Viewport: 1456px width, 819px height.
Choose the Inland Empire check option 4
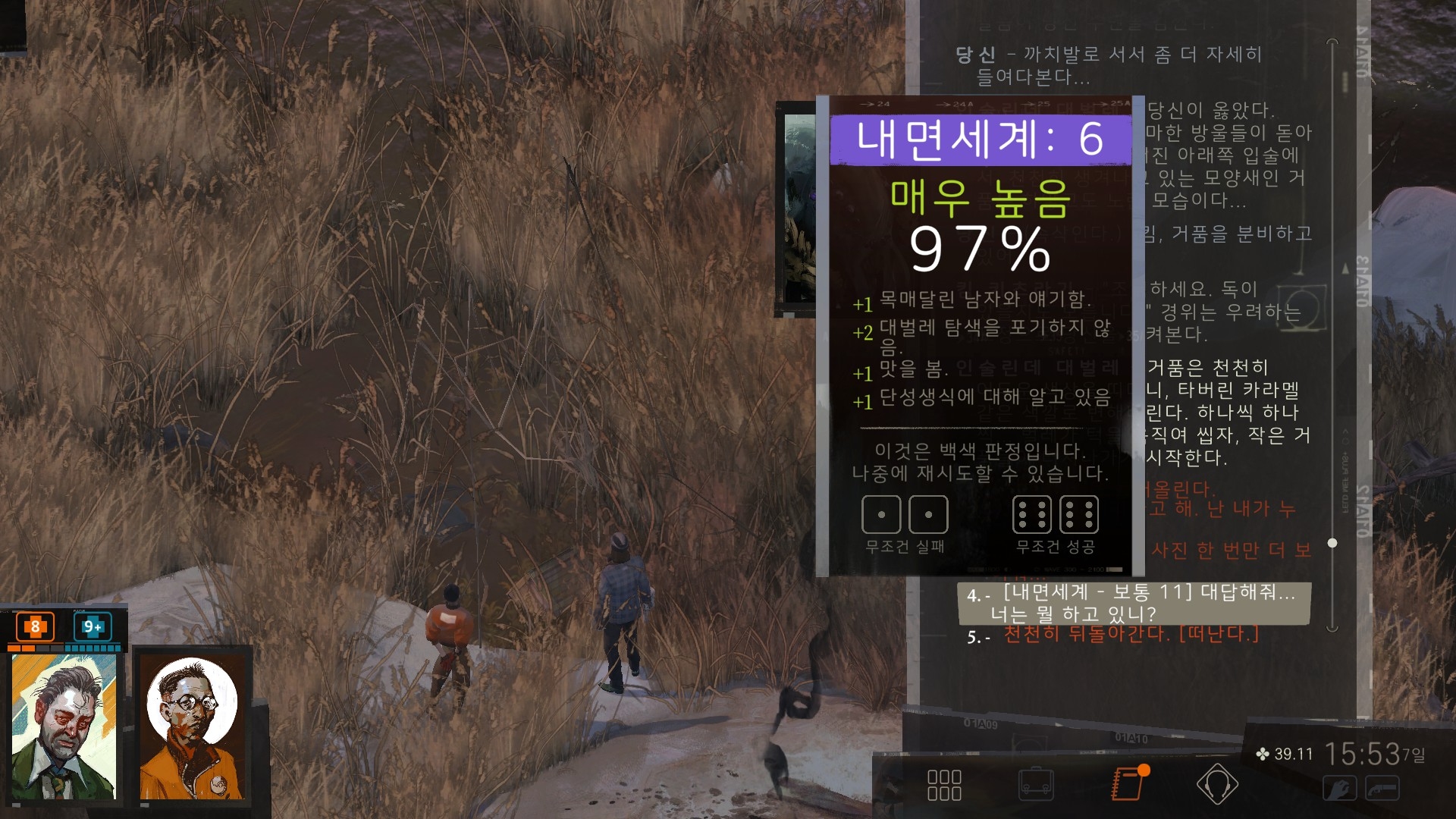[1134, 603]
